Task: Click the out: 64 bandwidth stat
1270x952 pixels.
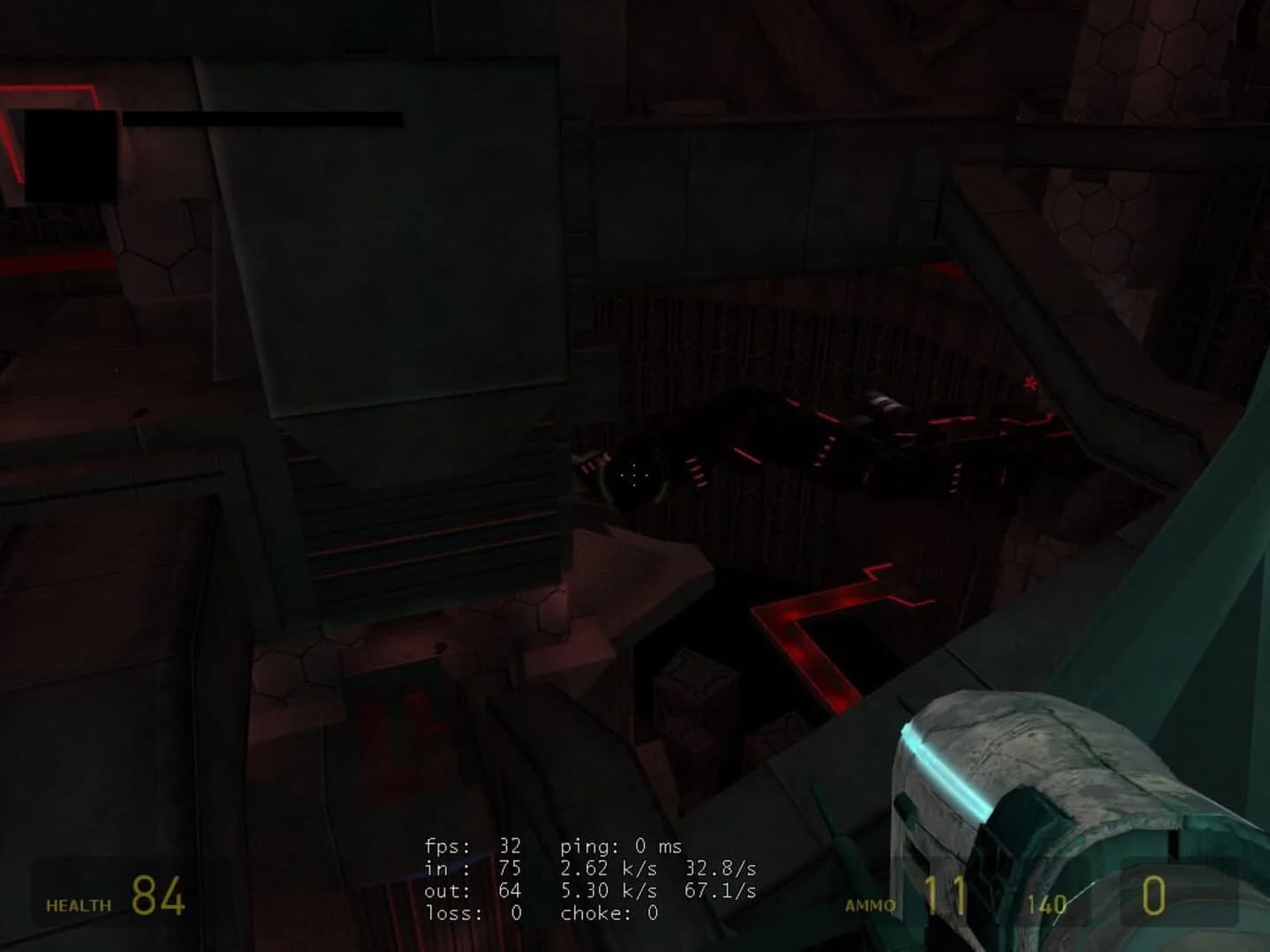Action: click(x=472, y=891)
